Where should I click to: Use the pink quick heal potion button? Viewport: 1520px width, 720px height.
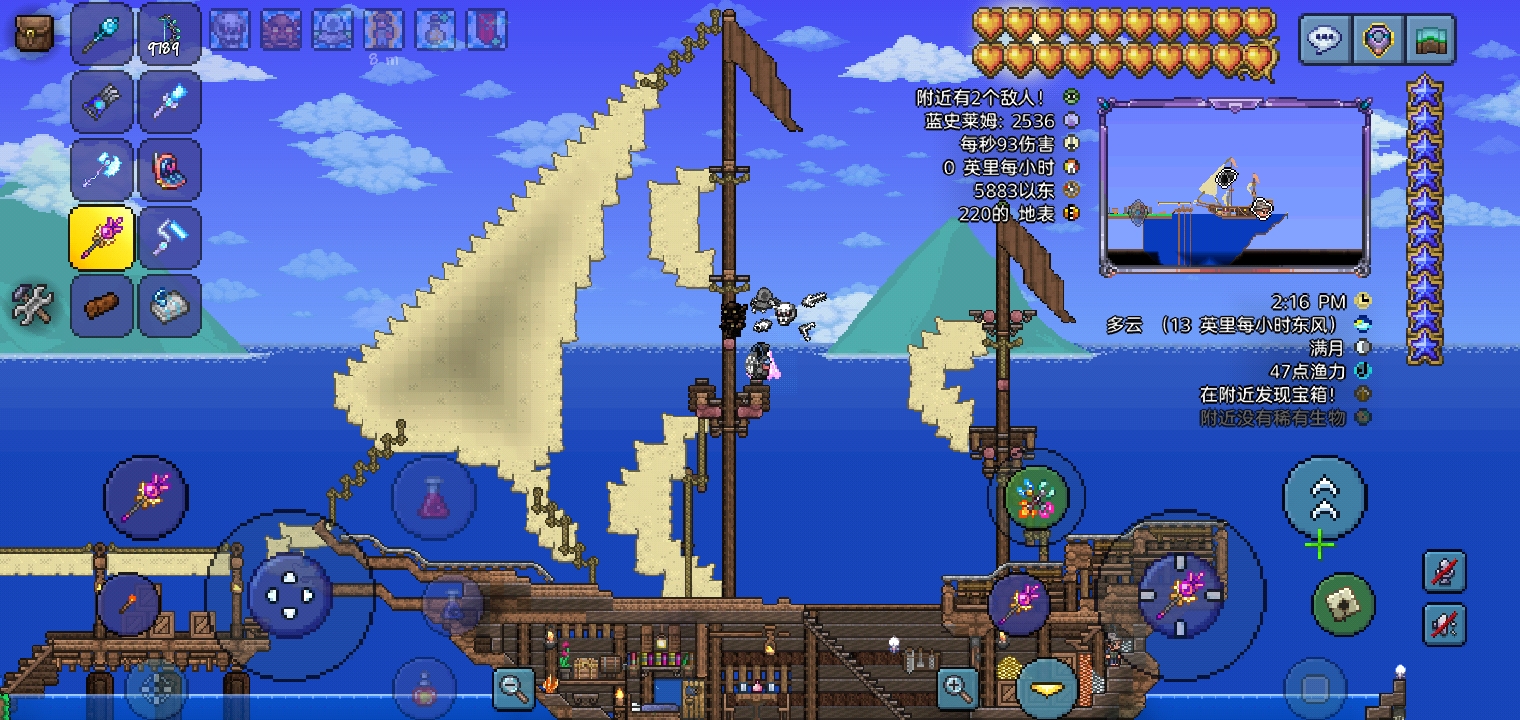tap(433, 497)
